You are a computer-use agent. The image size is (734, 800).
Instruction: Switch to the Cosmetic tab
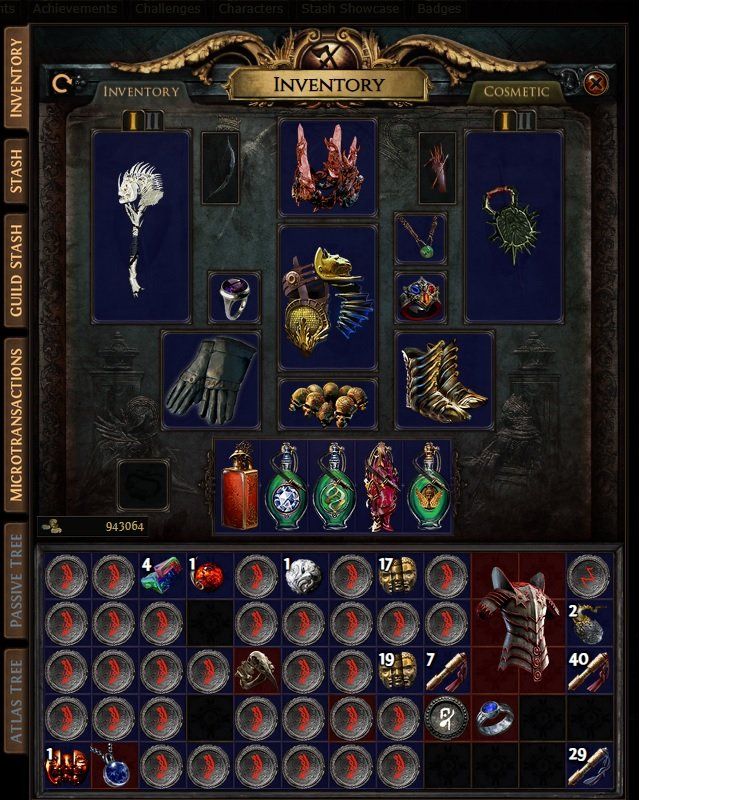(516, 91)
